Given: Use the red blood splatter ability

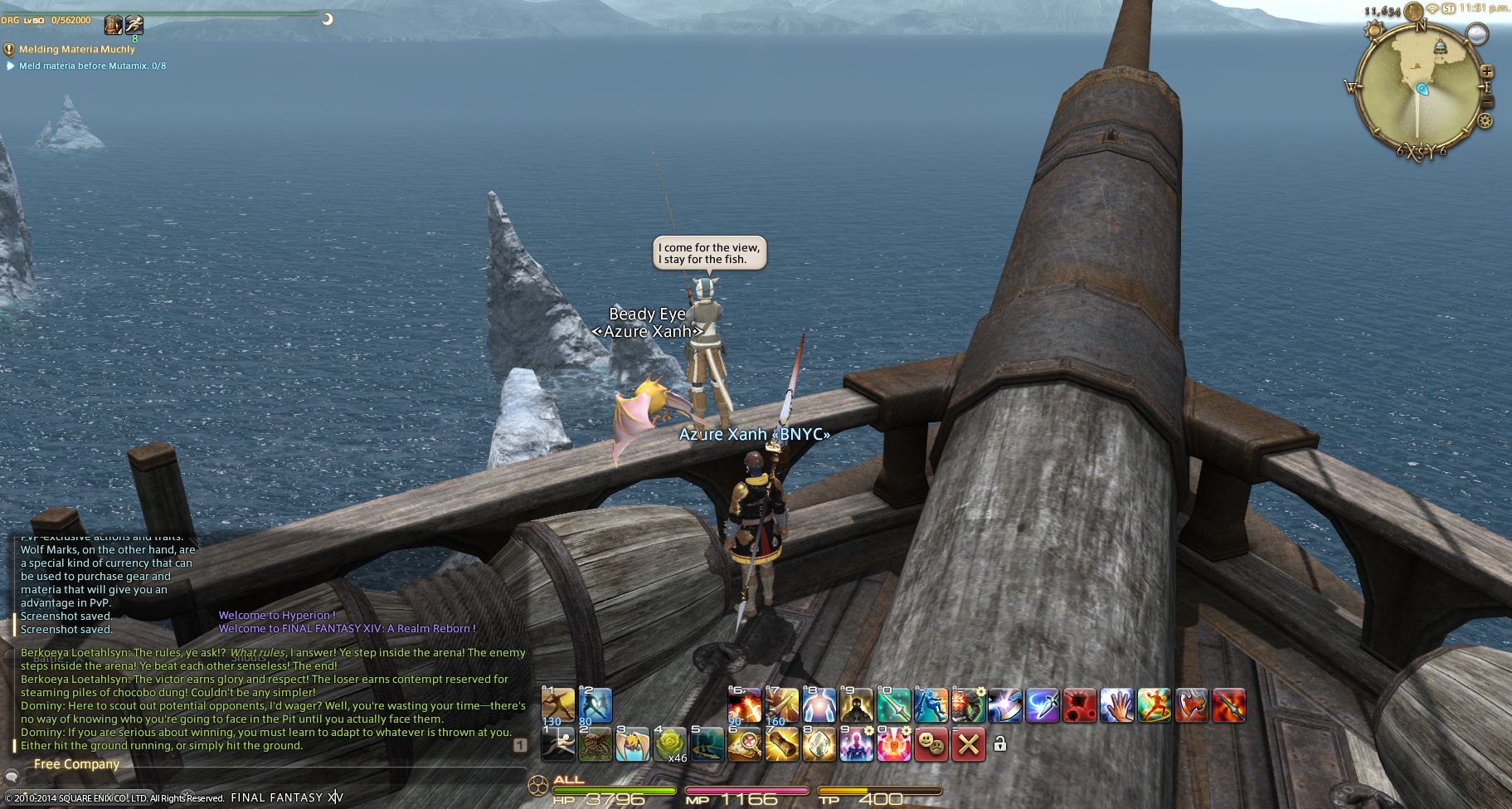Looking at the screenshot, I should [1079, 705].
